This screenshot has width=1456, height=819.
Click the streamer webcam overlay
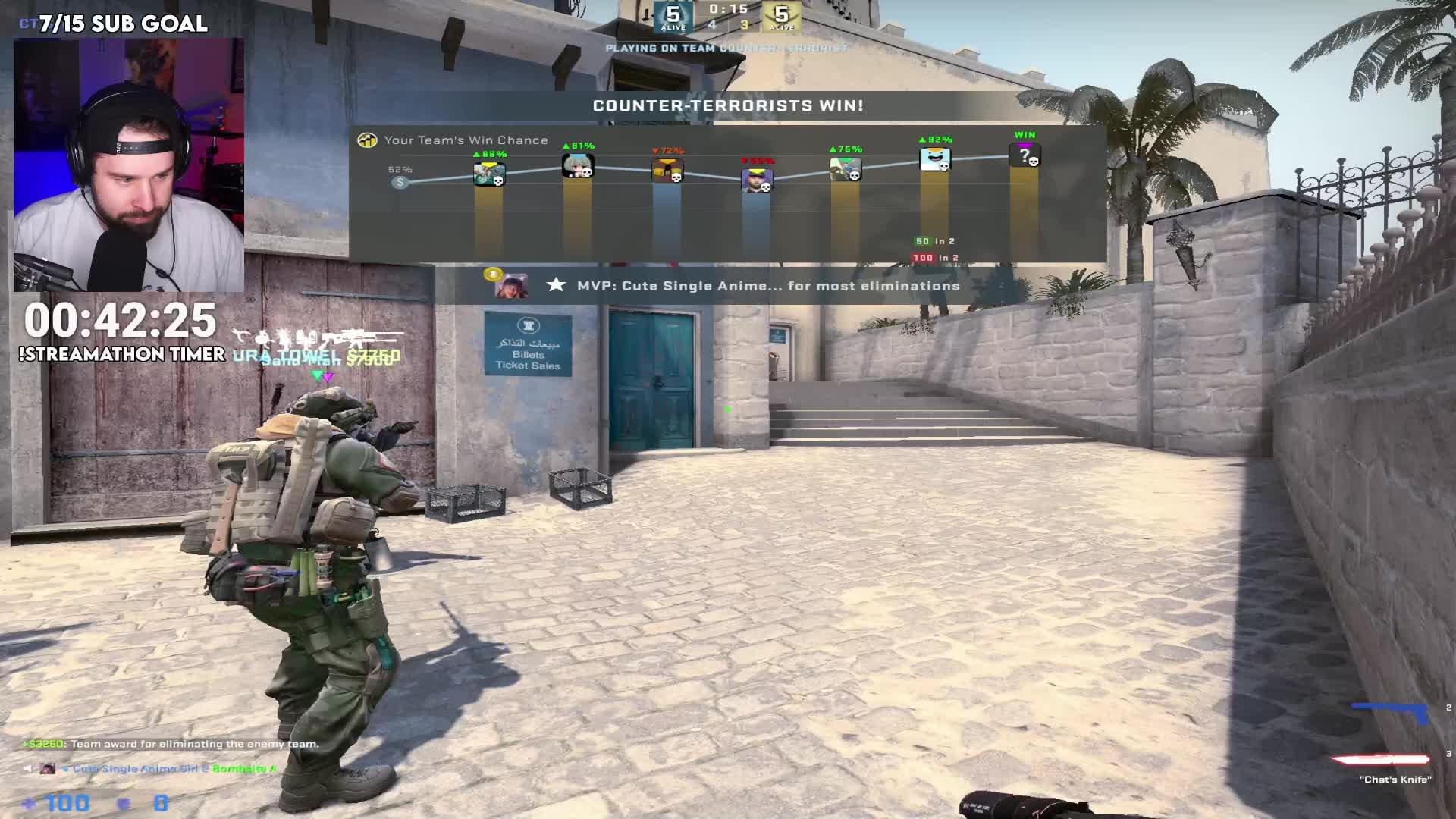(x=129, y=165)
